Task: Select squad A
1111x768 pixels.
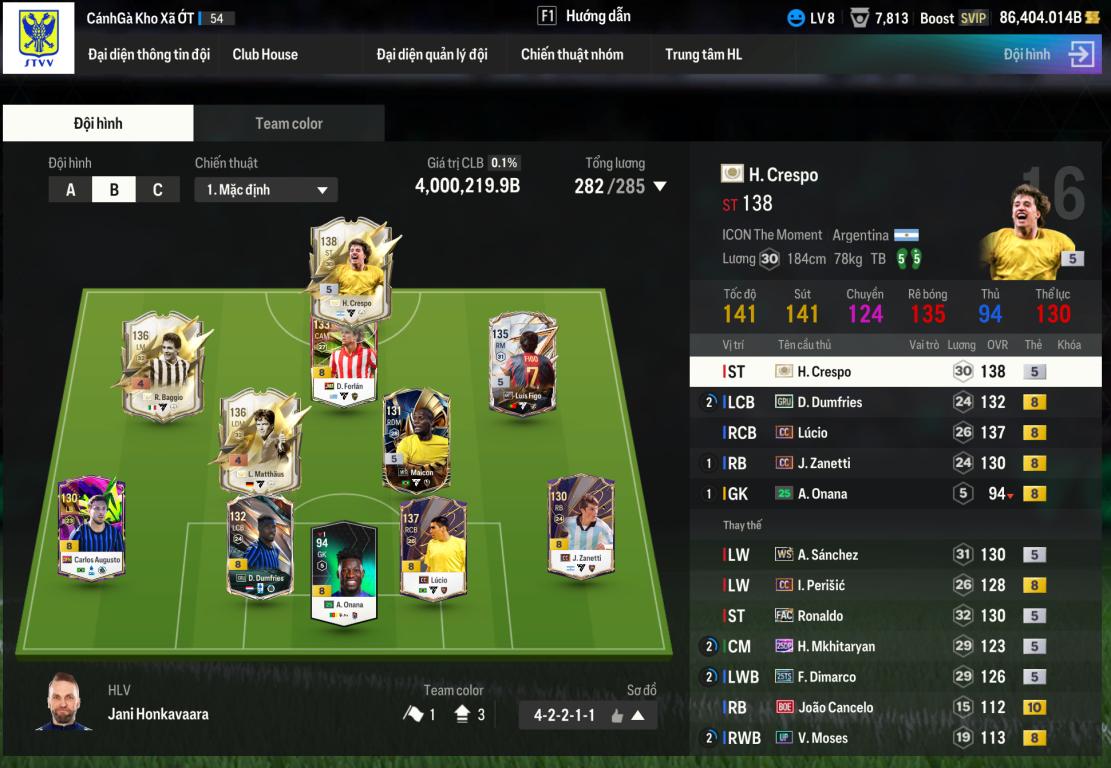Action: point(70,190)
